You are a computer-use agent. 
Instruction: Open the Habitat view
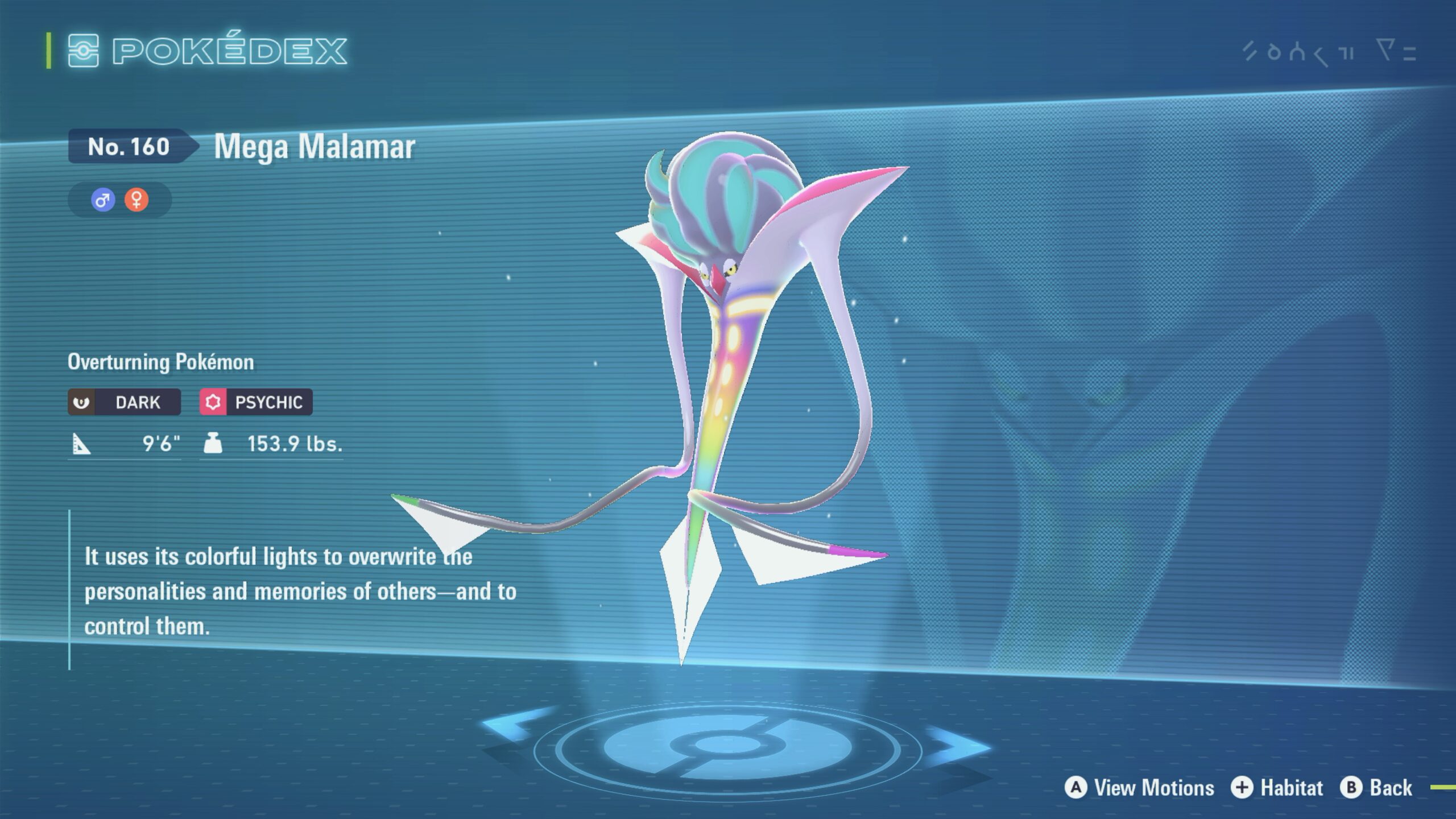pyautogui.click(x=1277, y=788)
